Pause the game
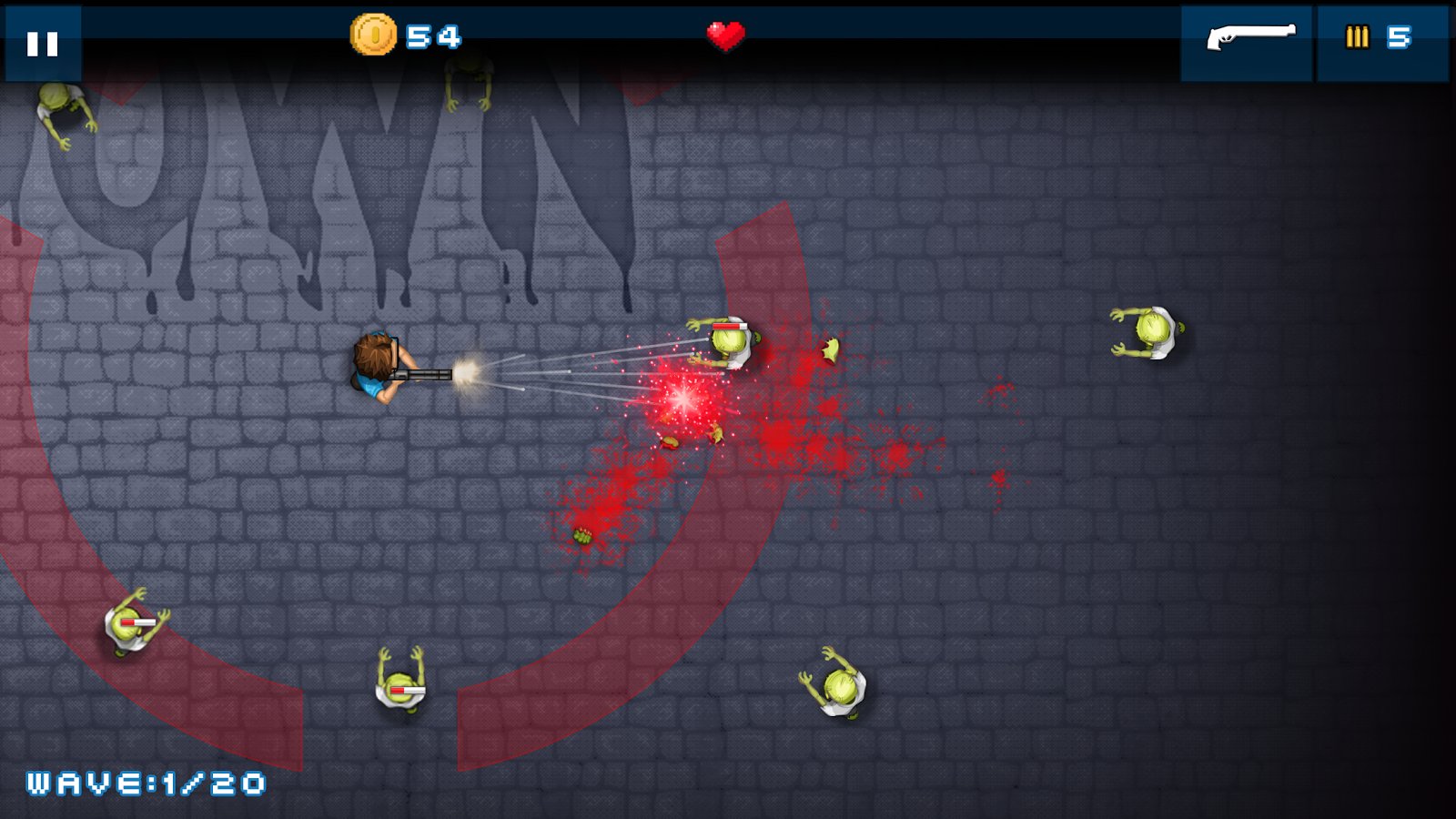The width and height of the screenshot is (1456, 819). (43, 43)
